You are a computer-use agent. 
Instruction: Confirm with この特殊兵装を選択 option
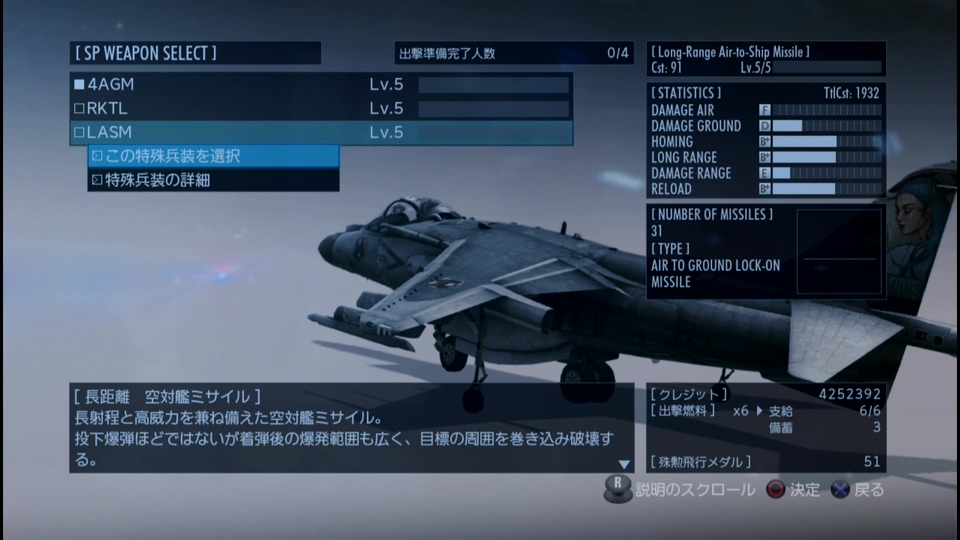pos(214,156)
